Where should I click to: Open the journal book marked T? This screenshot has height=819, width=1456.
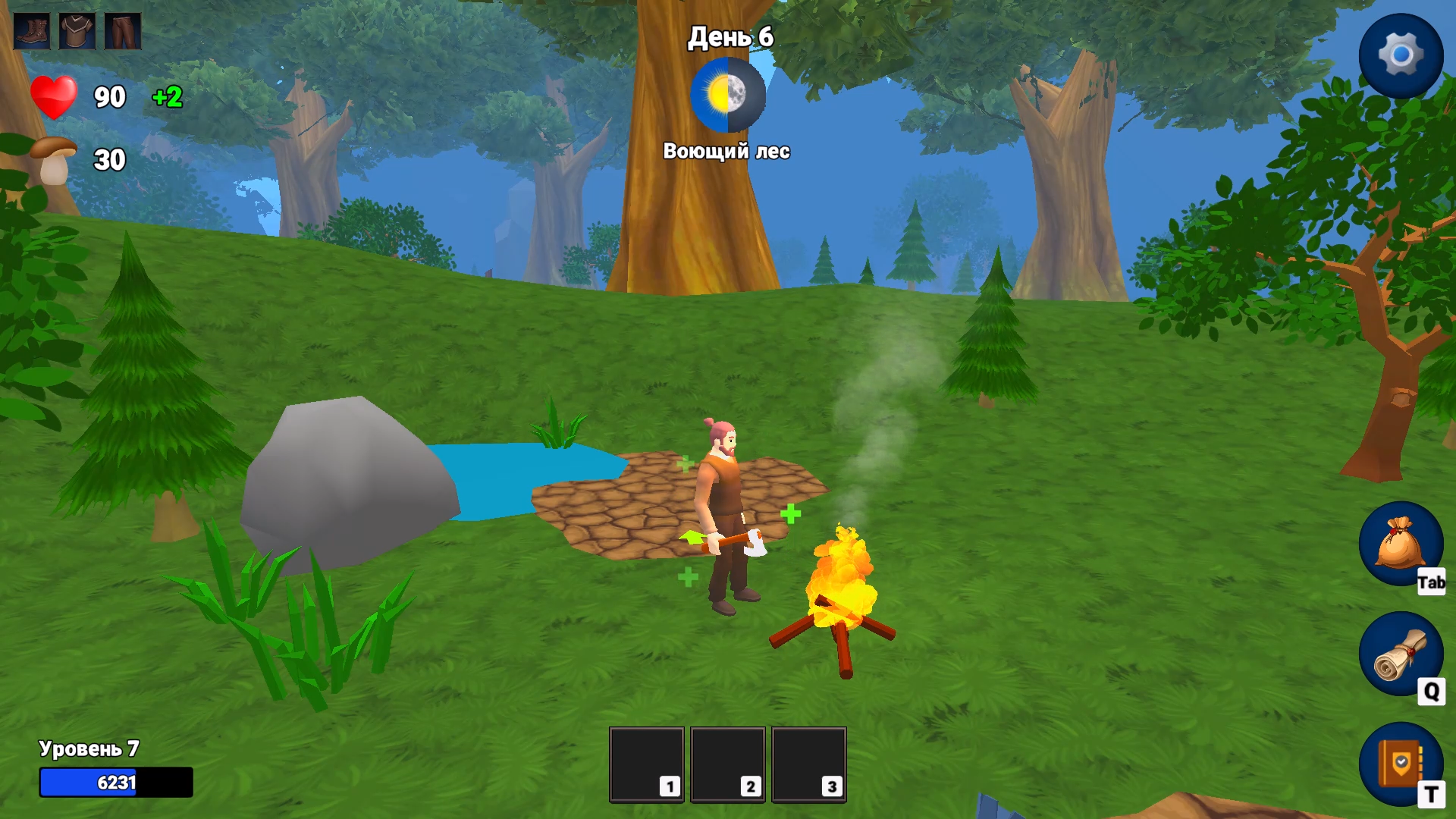point(1402,762)
